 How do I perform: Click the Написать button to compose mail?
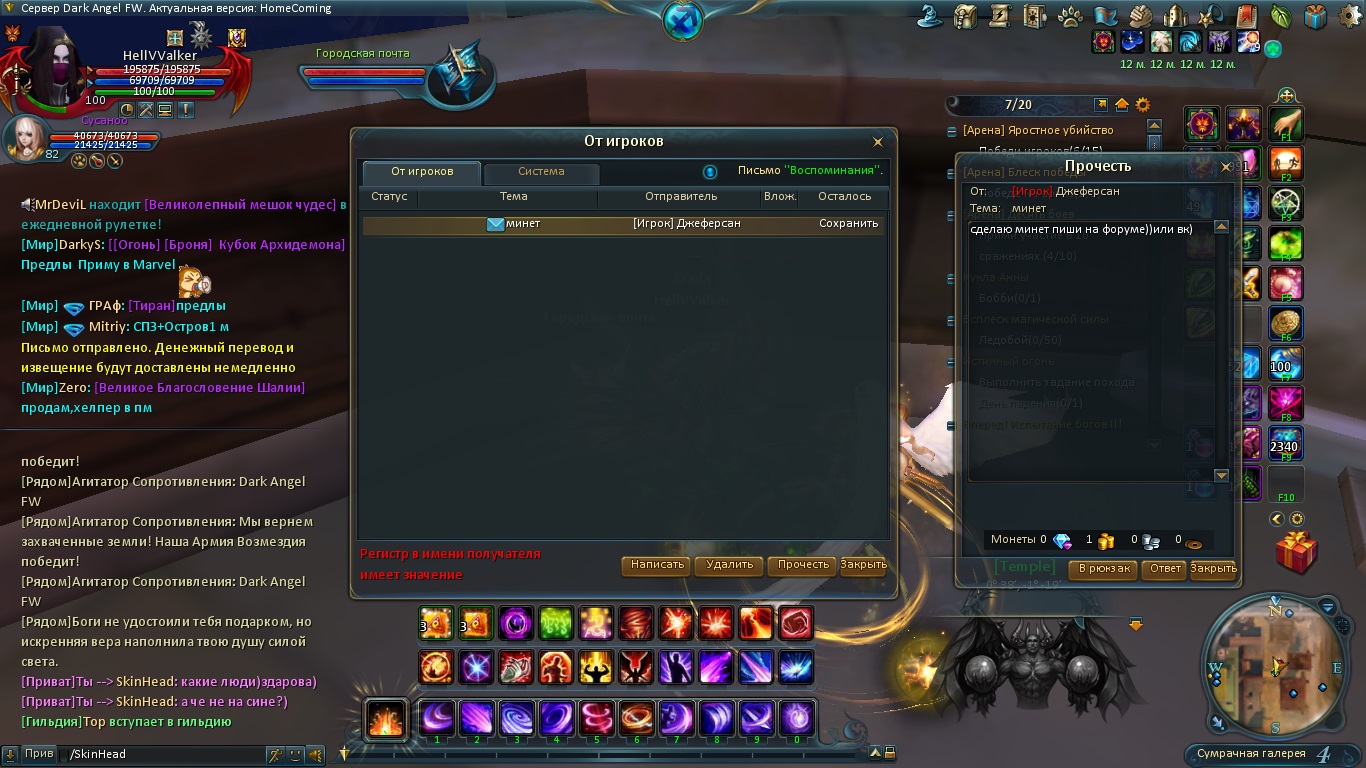[657, 565]
